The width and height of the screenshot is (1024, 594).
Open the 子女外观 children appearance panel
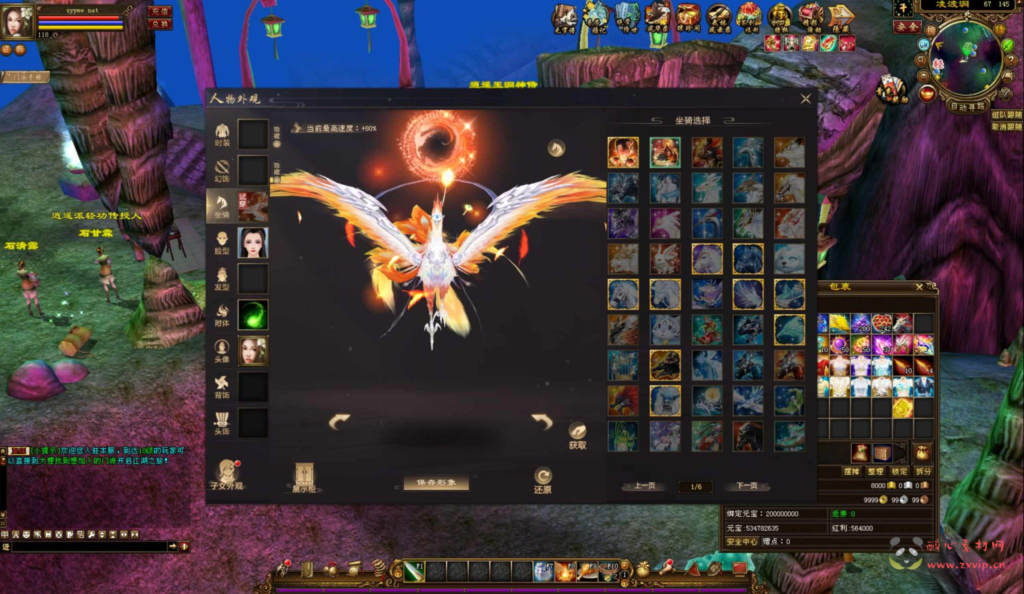pos(227,475)
